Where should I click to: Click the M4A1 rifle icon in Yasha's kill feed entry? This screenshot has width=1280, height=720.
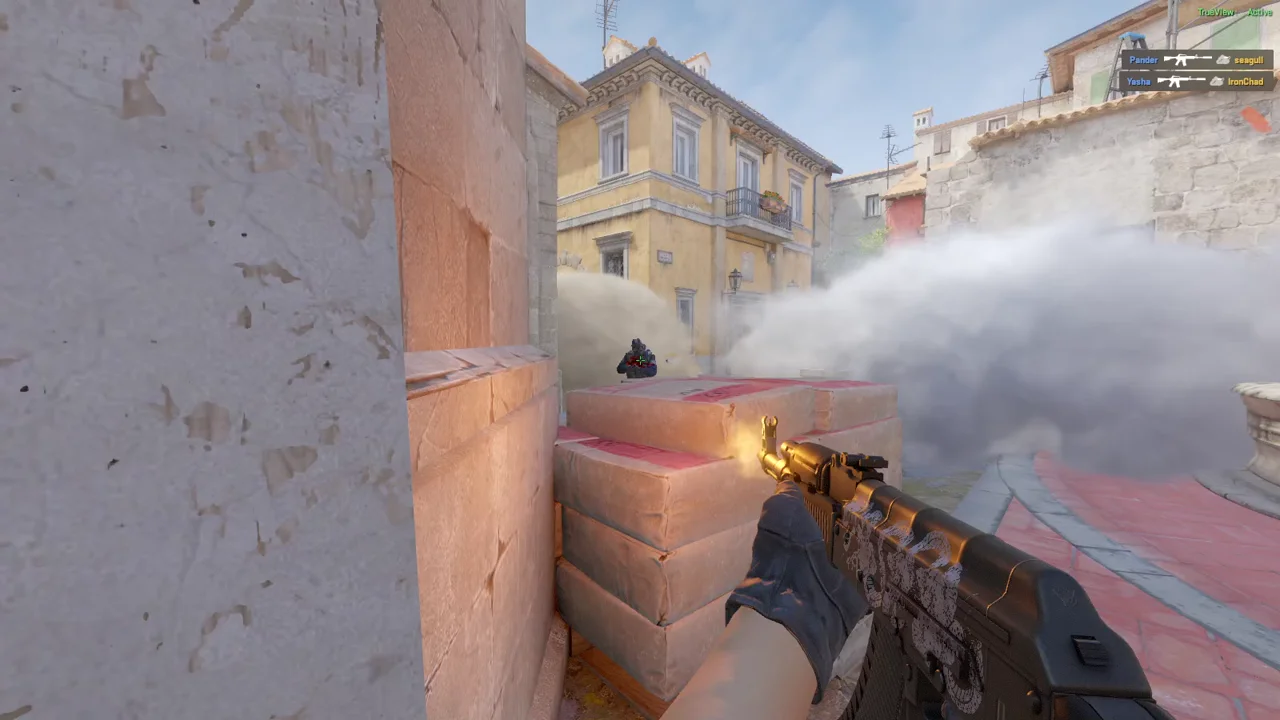point(1181,81)
